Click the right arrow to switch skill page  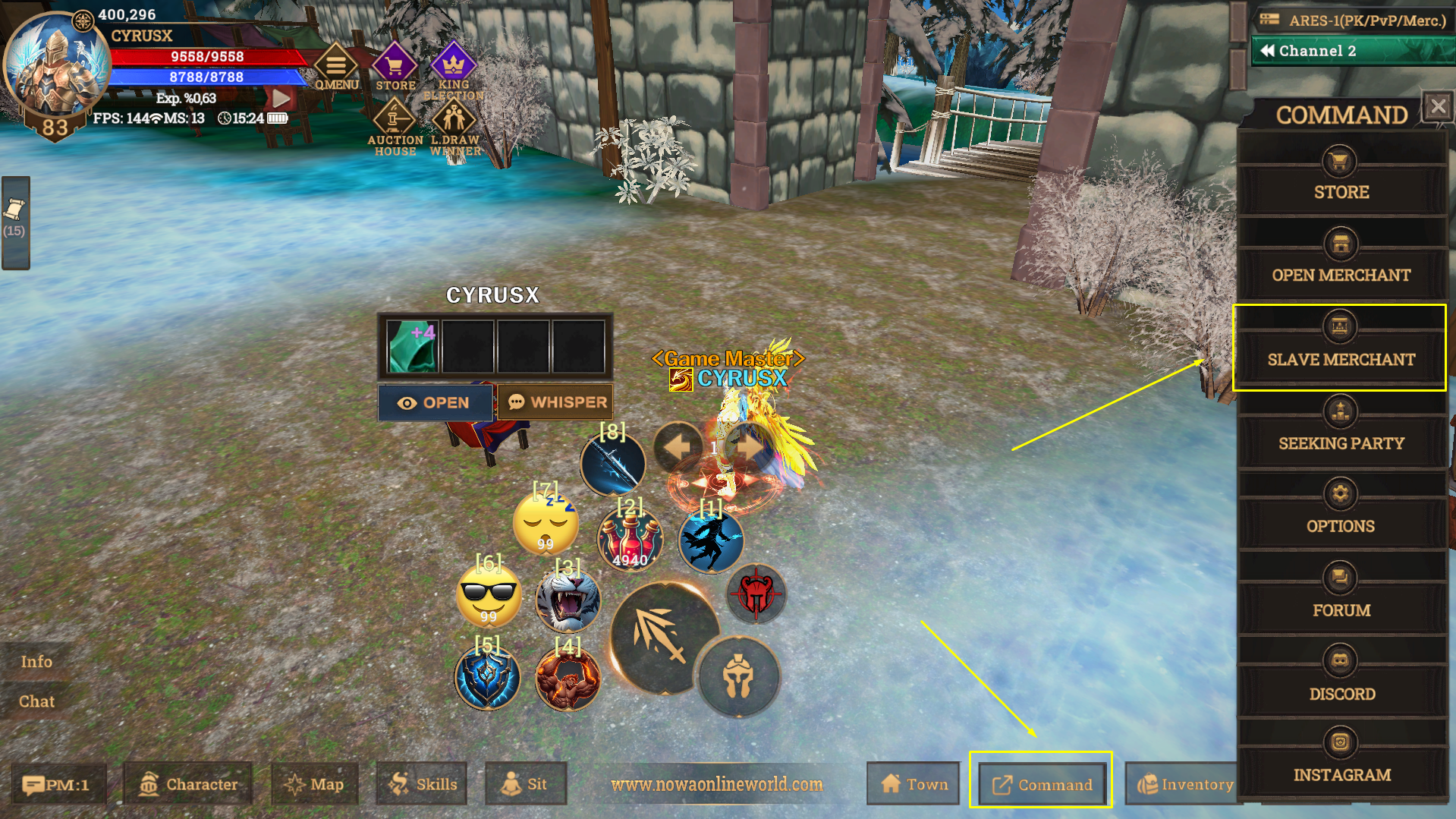pos(744,447)
